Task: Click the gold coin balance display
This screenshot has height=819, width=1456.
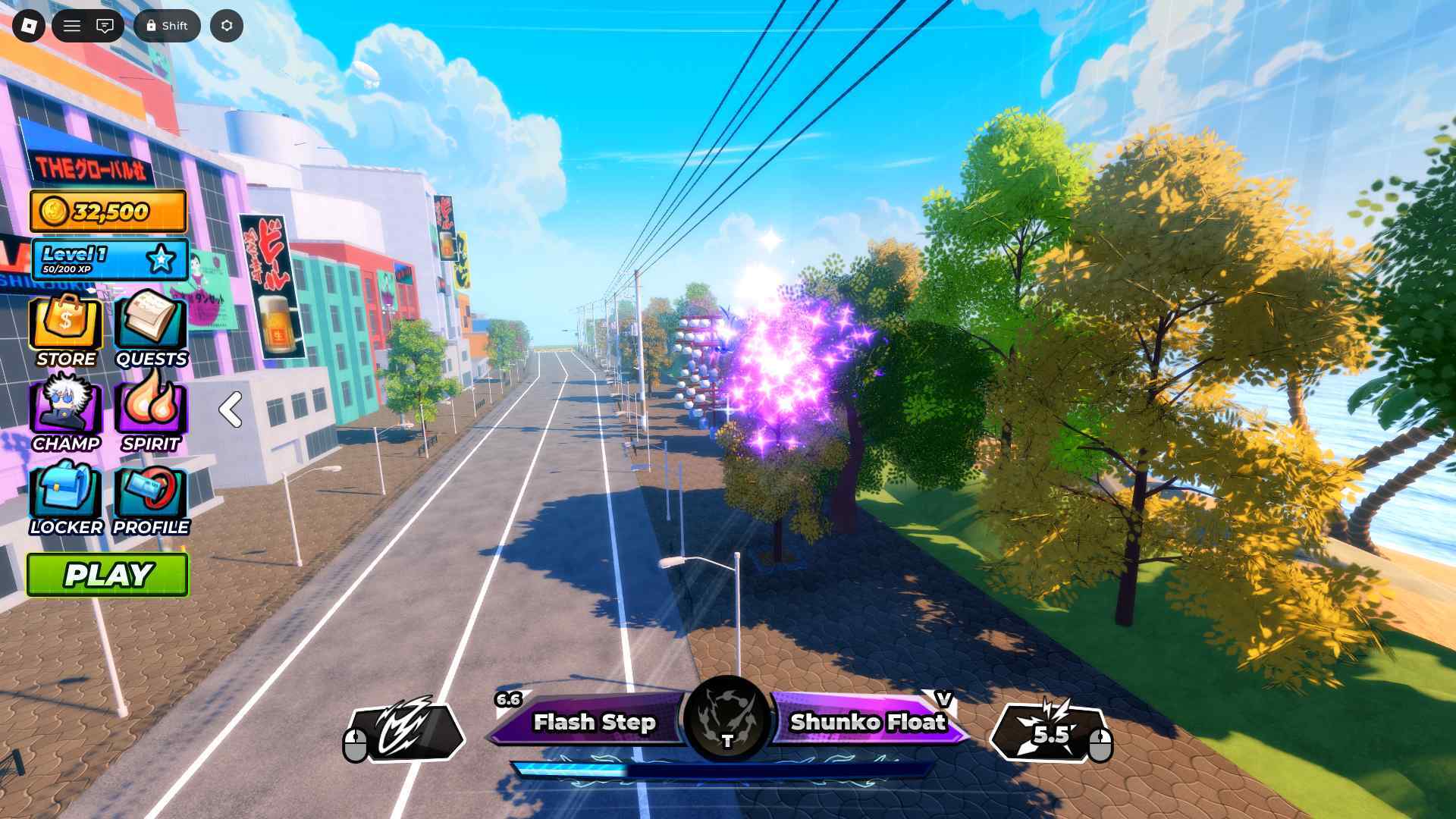Action: click(x=108, y=211)
